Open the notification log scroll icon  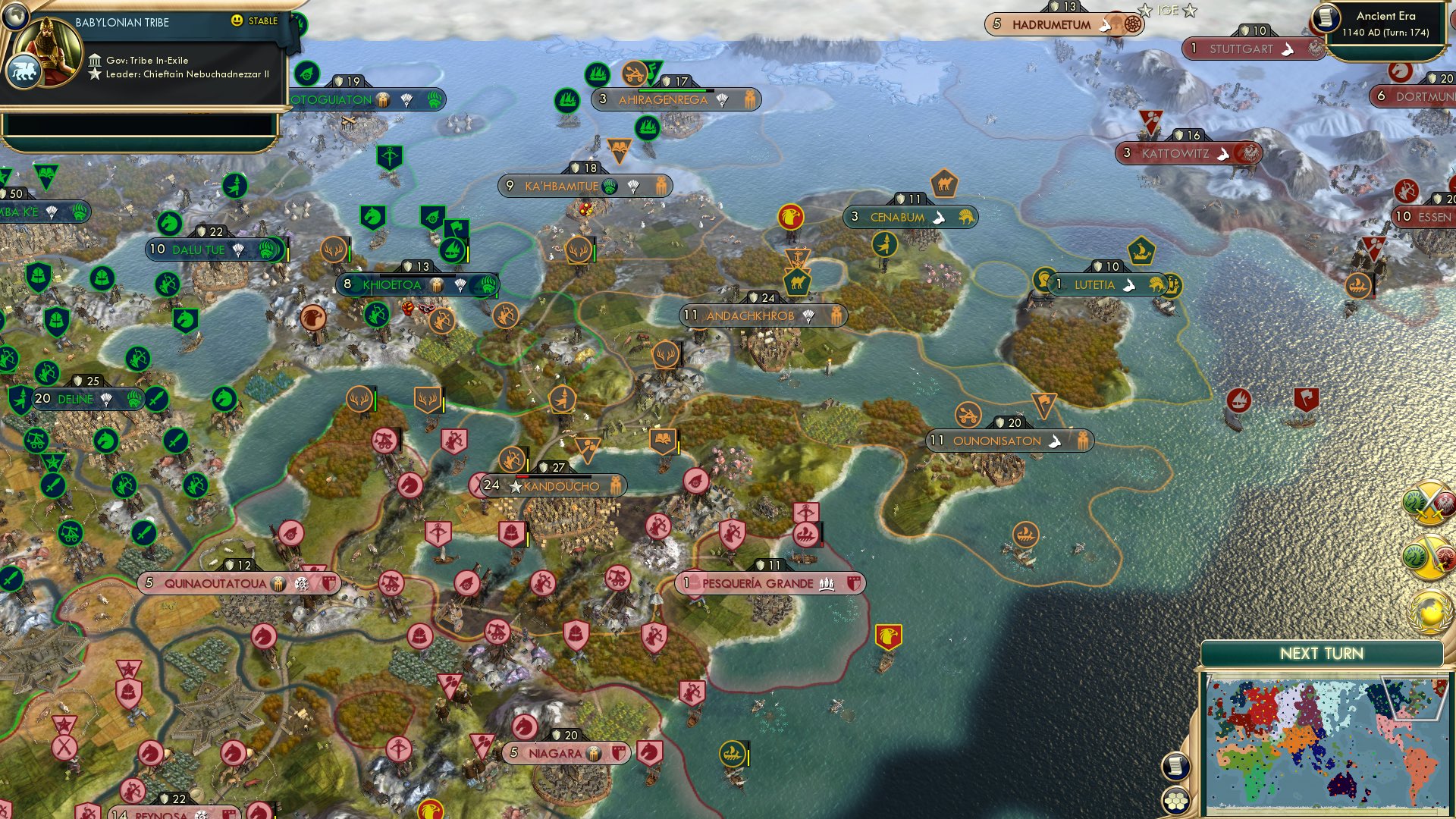click(1178, 767)
